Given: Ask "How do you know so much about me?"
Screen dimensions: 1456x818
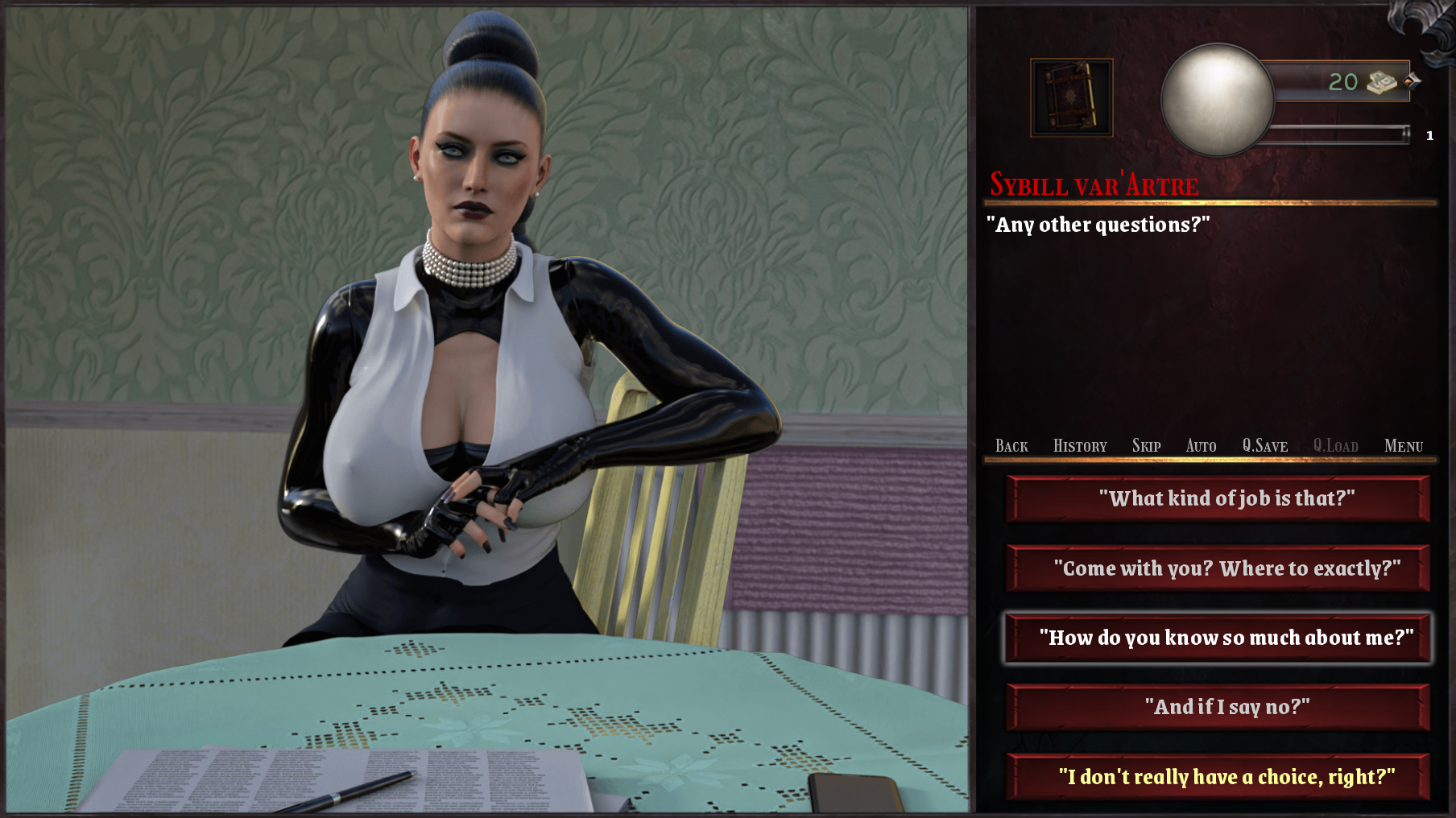Looking at the screenshot, I should tap(1218, 638).
